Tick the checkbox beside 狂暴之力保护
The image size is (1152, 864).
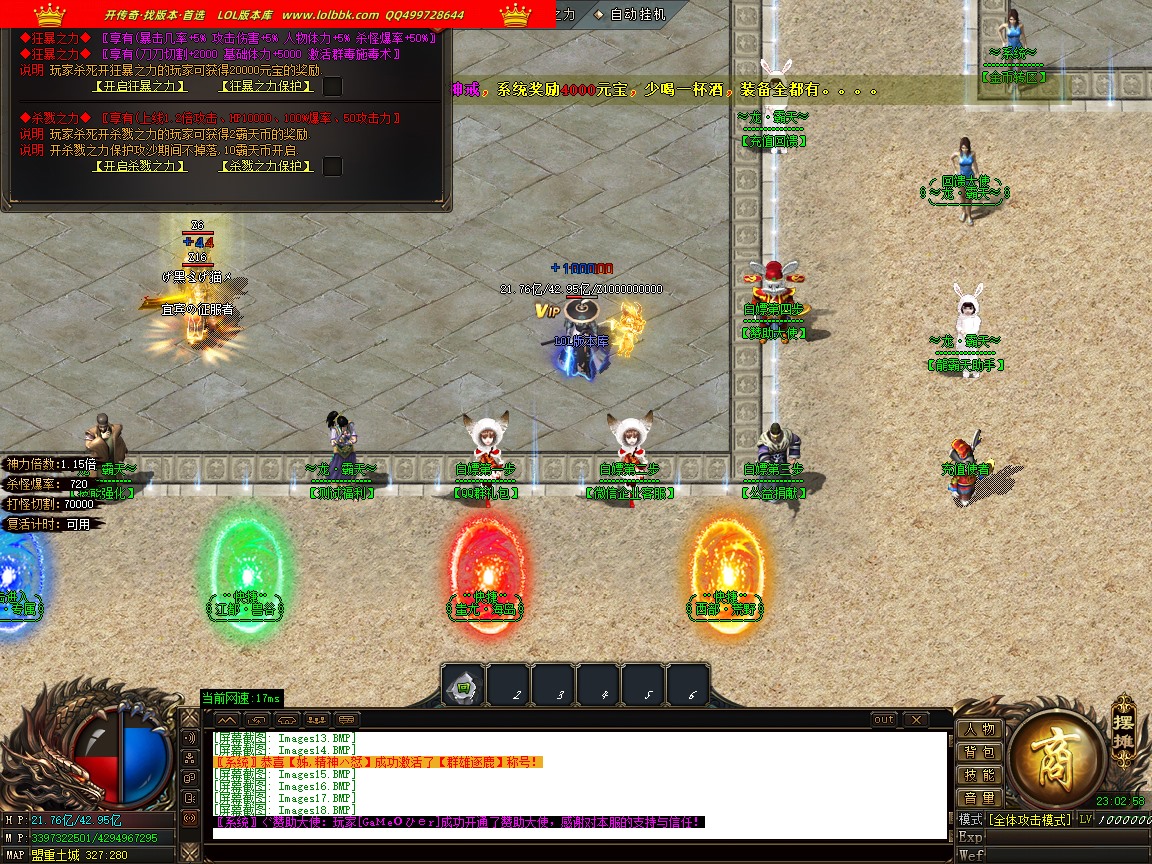(333, 86)
